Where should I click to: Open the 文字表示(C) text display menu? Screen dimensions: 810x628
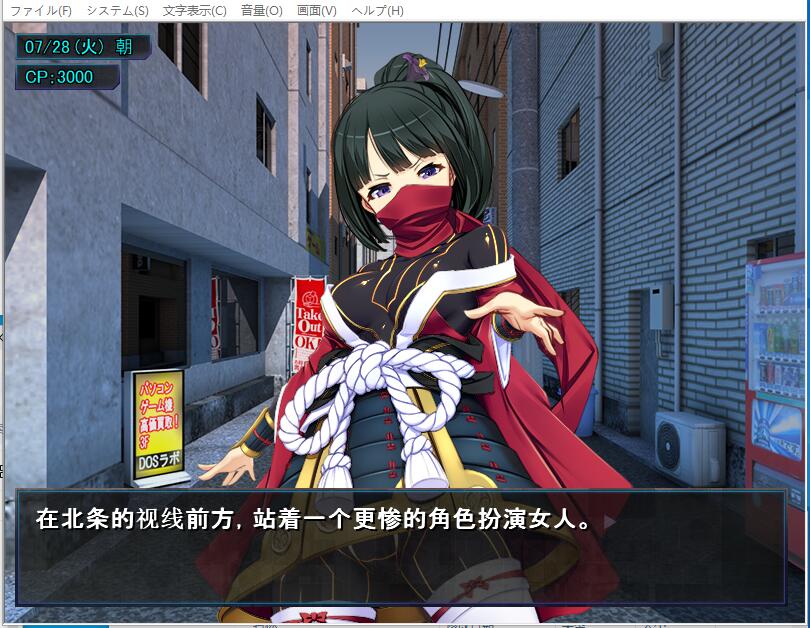tap(194, 11)
